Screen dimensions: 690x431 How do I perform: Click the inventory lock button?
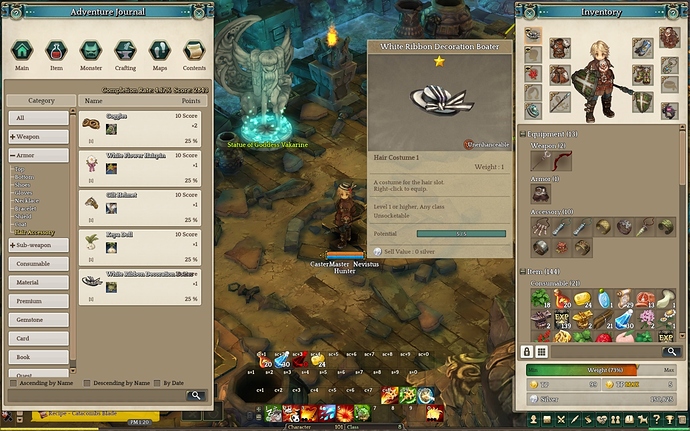click(526, 351)
